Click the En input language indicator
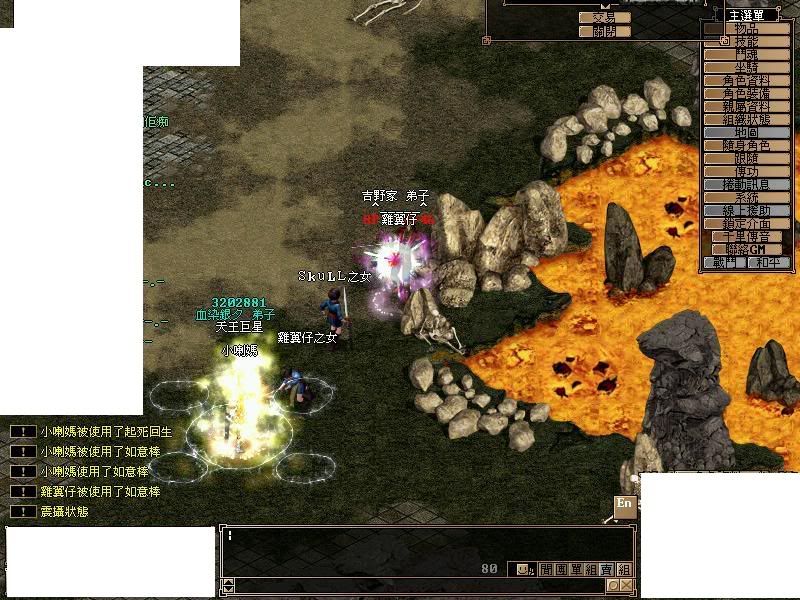800x600 pixels. point(624,505)
